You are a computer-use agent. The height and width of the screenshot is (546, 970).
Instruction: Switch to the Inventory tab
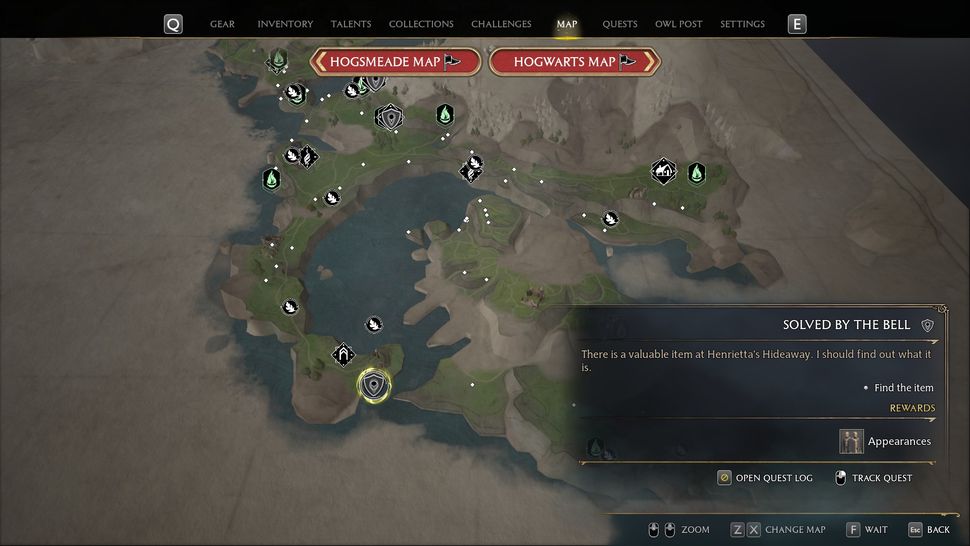[285, 24]
